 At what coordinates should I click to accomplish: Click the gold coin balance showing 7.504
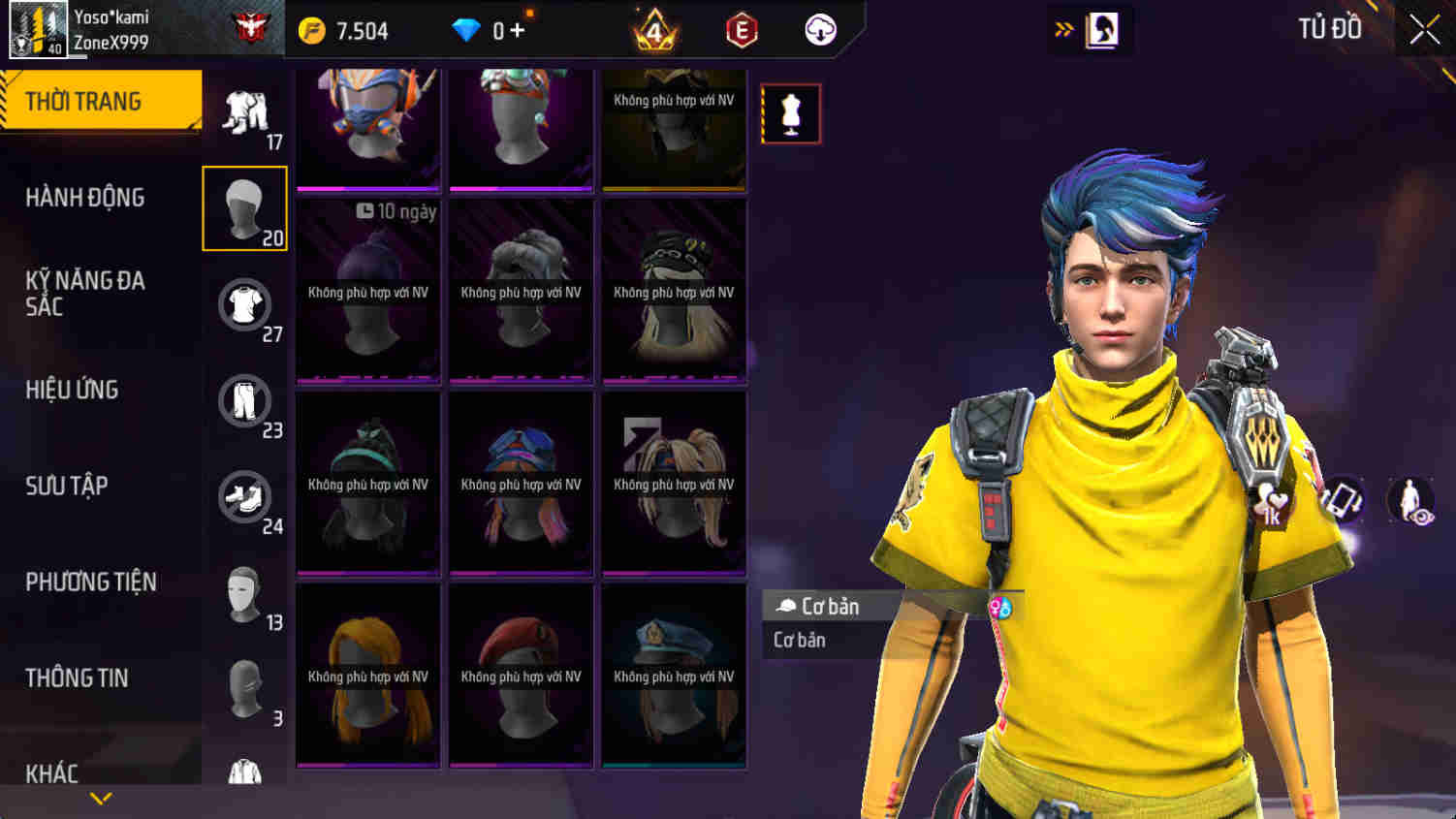tap(339, 29)
